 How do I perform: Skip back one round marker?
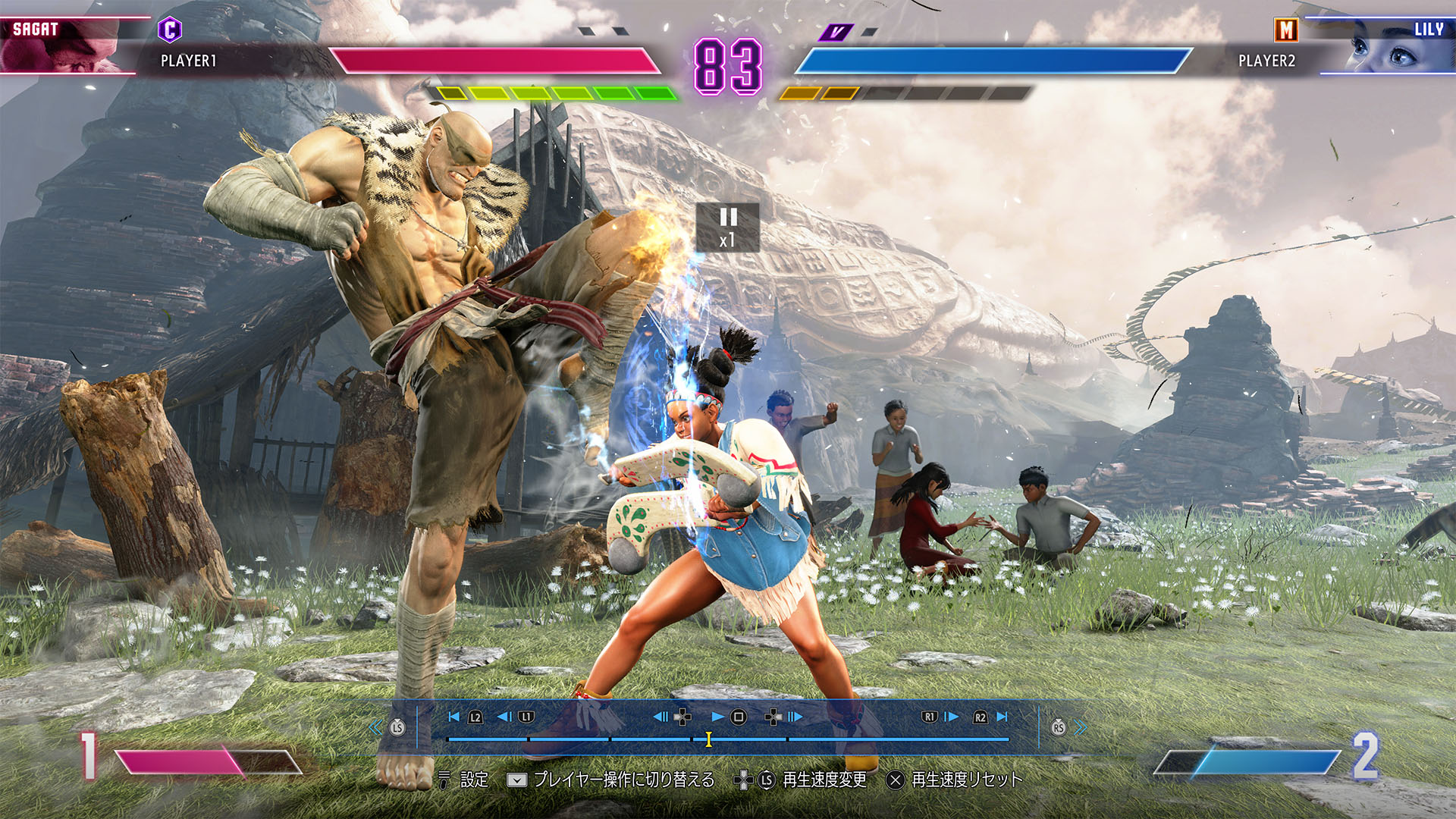coord(504,717)
